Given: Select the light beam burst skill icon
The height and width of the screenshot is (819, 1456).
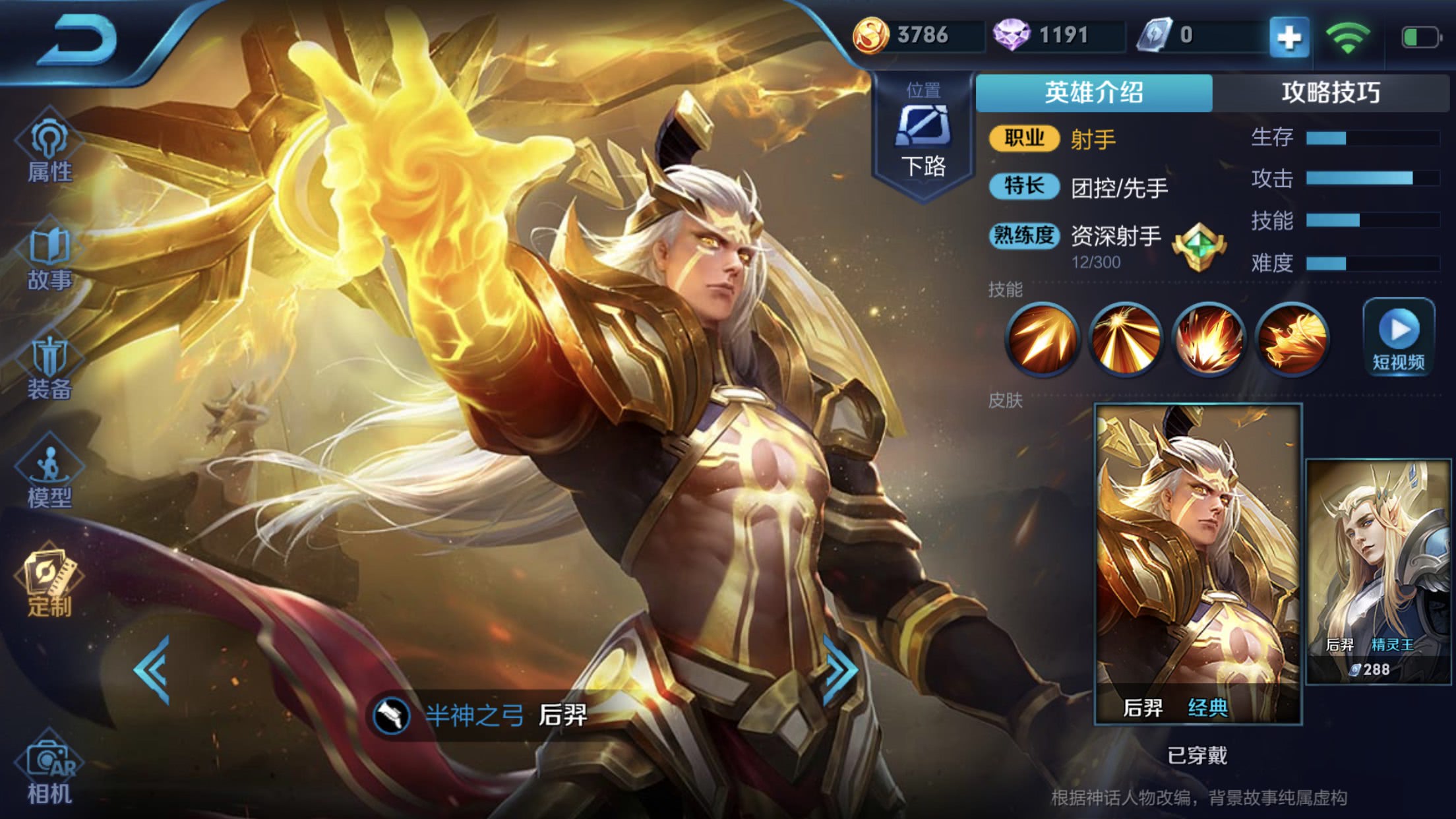Looking at the screenshot, I should tap(1125, 339).
